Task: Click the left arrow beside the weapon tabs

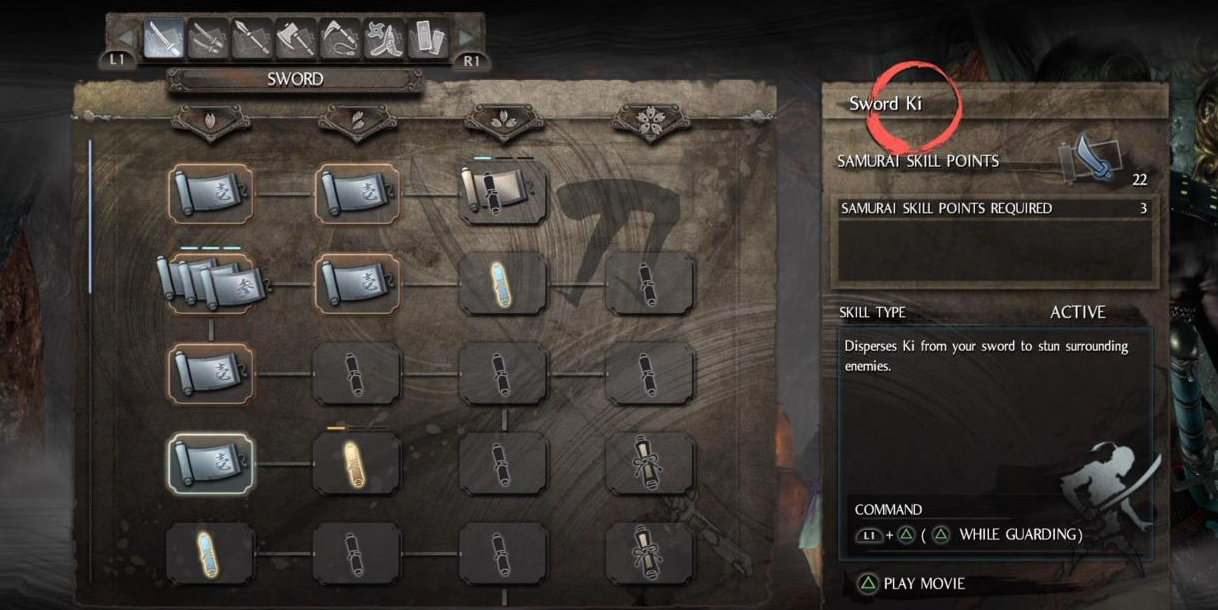Action: click(x=127, y=40)
